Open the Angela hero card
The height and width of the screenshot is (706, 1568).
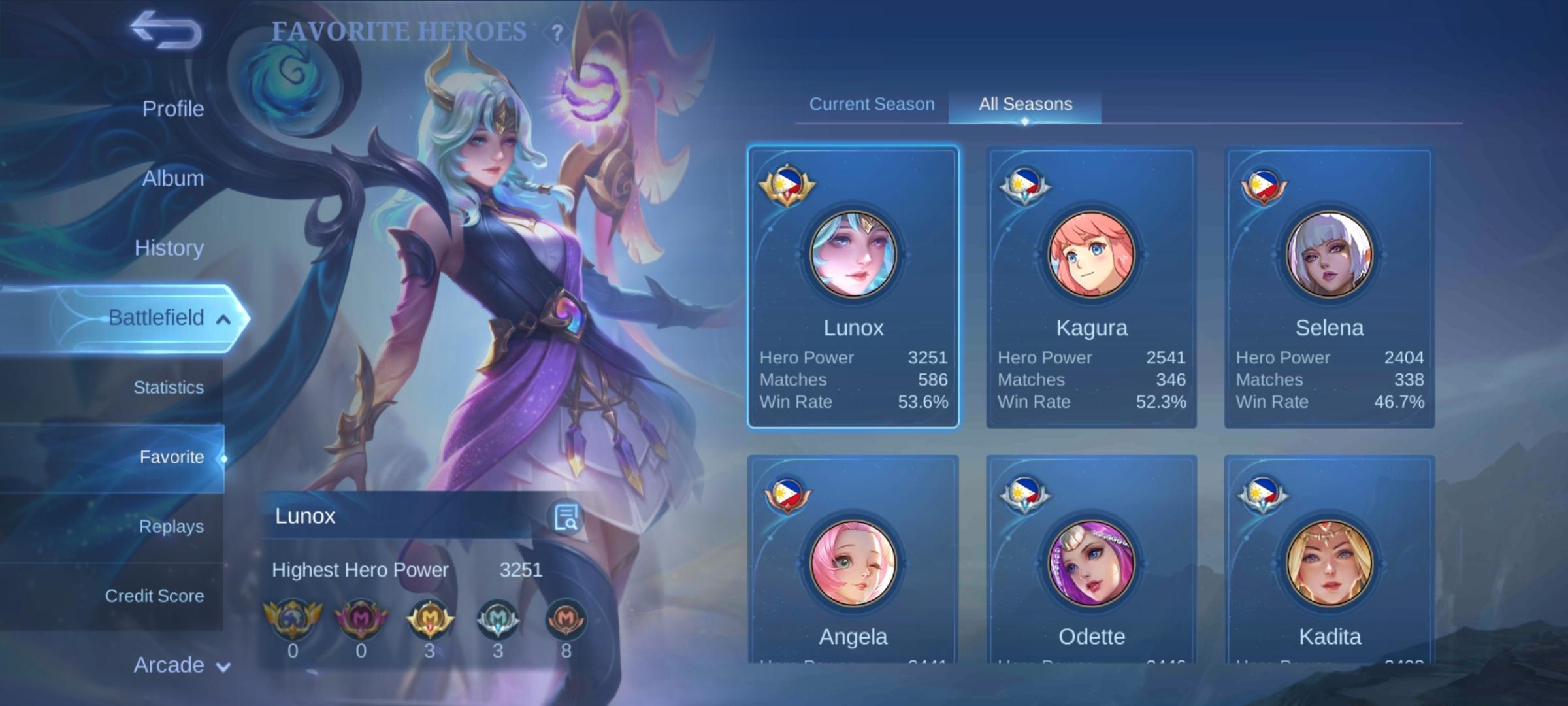click(x=853, y=562)
